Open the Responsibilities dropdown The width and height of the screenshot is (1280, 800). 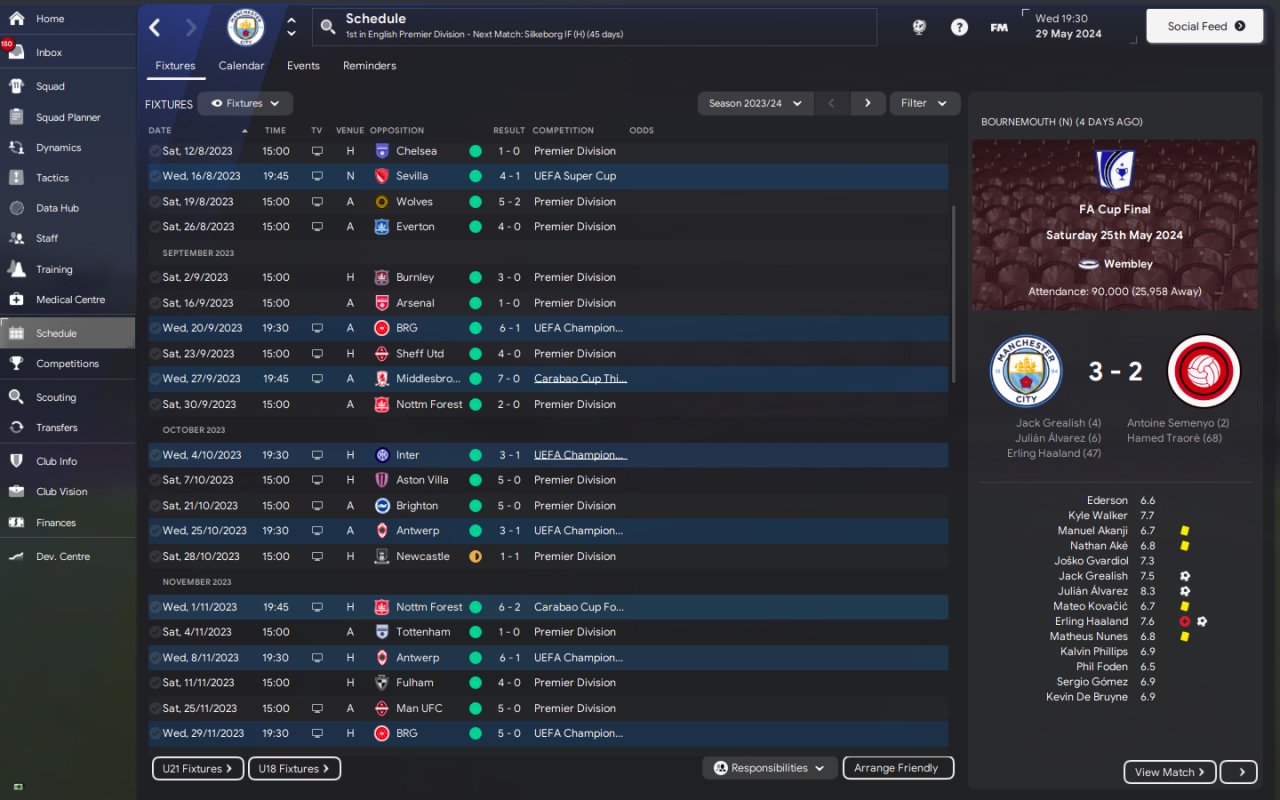point(769,768)
